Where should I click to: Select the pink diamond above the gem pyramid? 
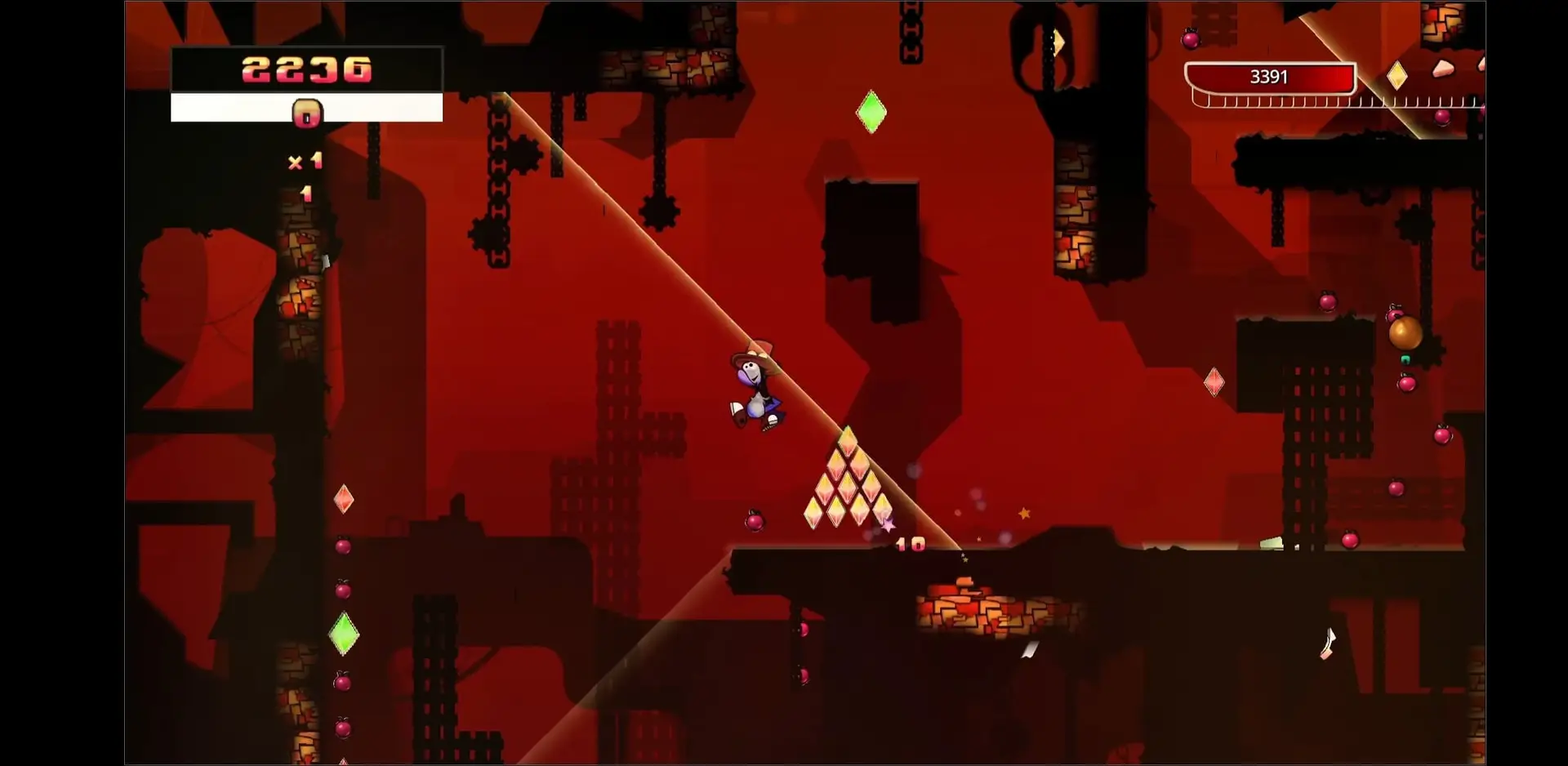pyautogui.click(x=1215, y=381)
